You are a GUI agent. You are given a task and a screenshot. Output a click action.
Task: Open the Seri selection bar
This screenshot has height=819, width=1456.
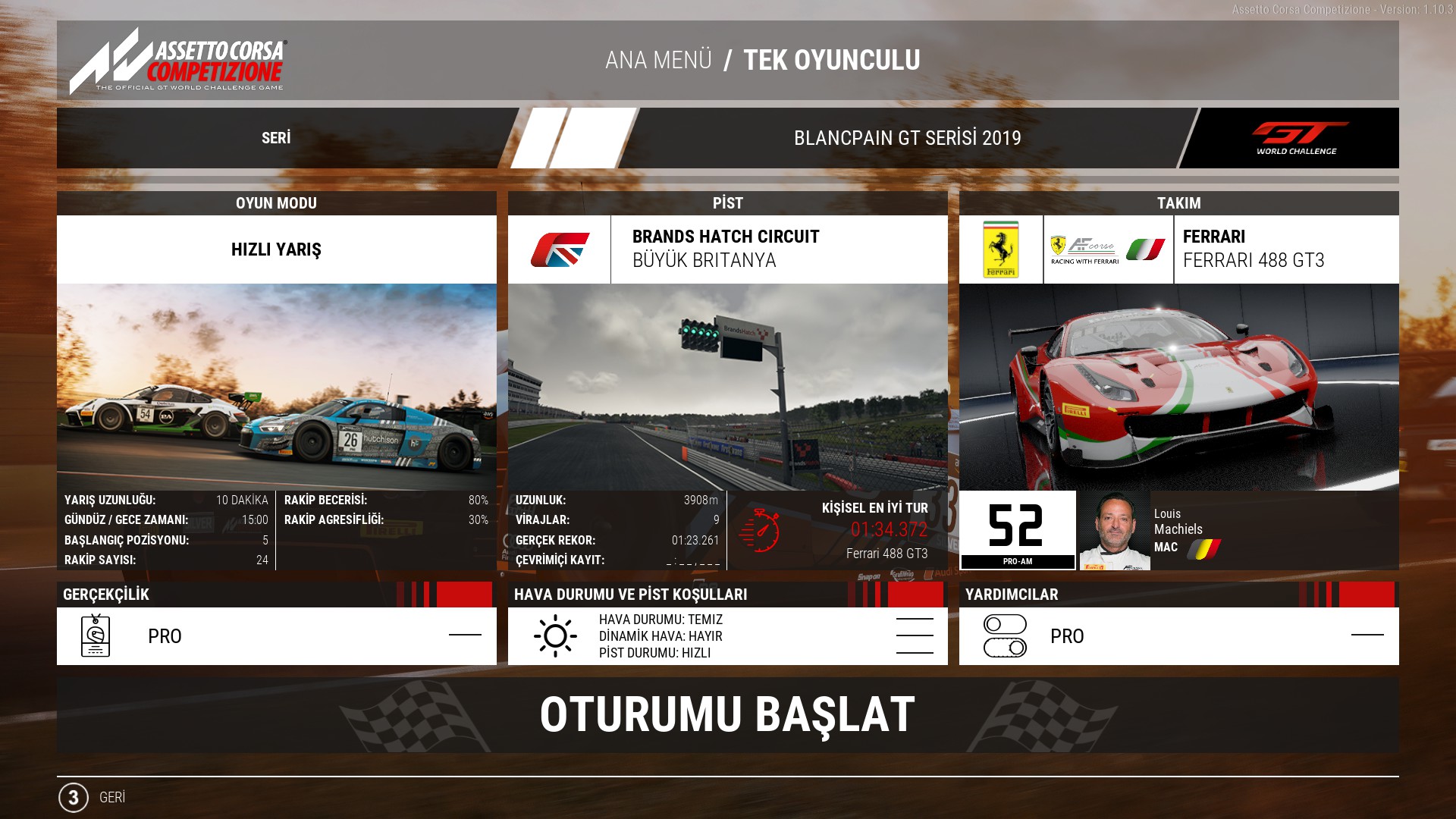coord(276,138)
